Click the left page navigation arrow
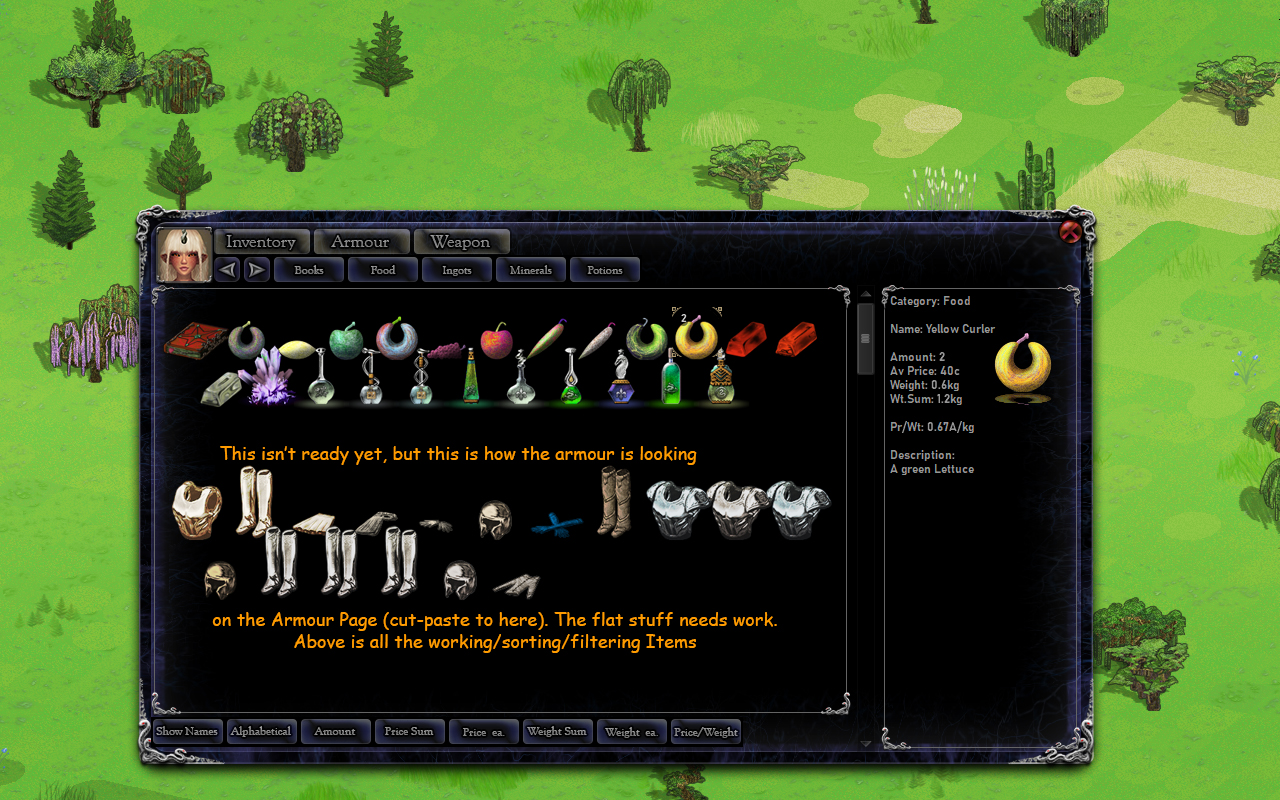Viewport: 1280px width, 800px height. pyautogui.click(x=226, y=269)
